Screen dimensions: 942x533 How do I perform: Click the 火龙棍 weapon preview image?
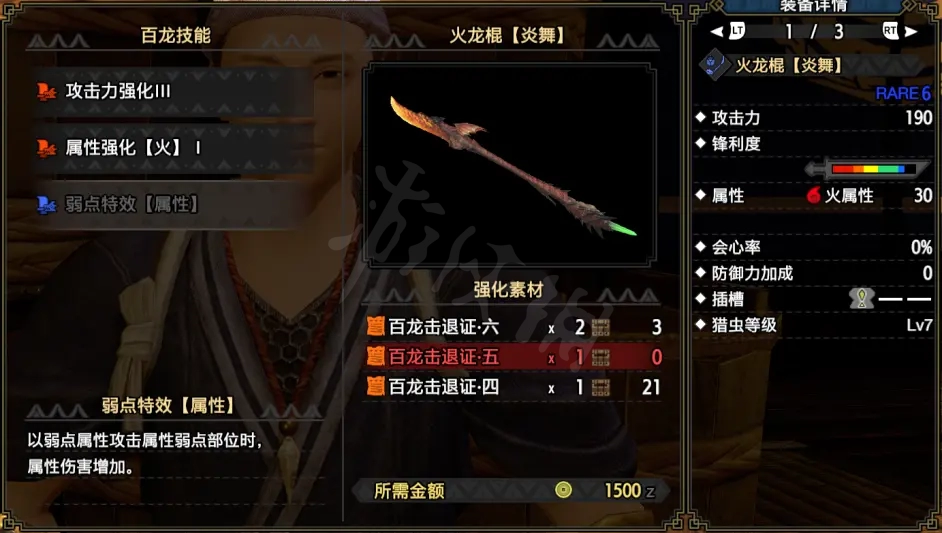510,166
